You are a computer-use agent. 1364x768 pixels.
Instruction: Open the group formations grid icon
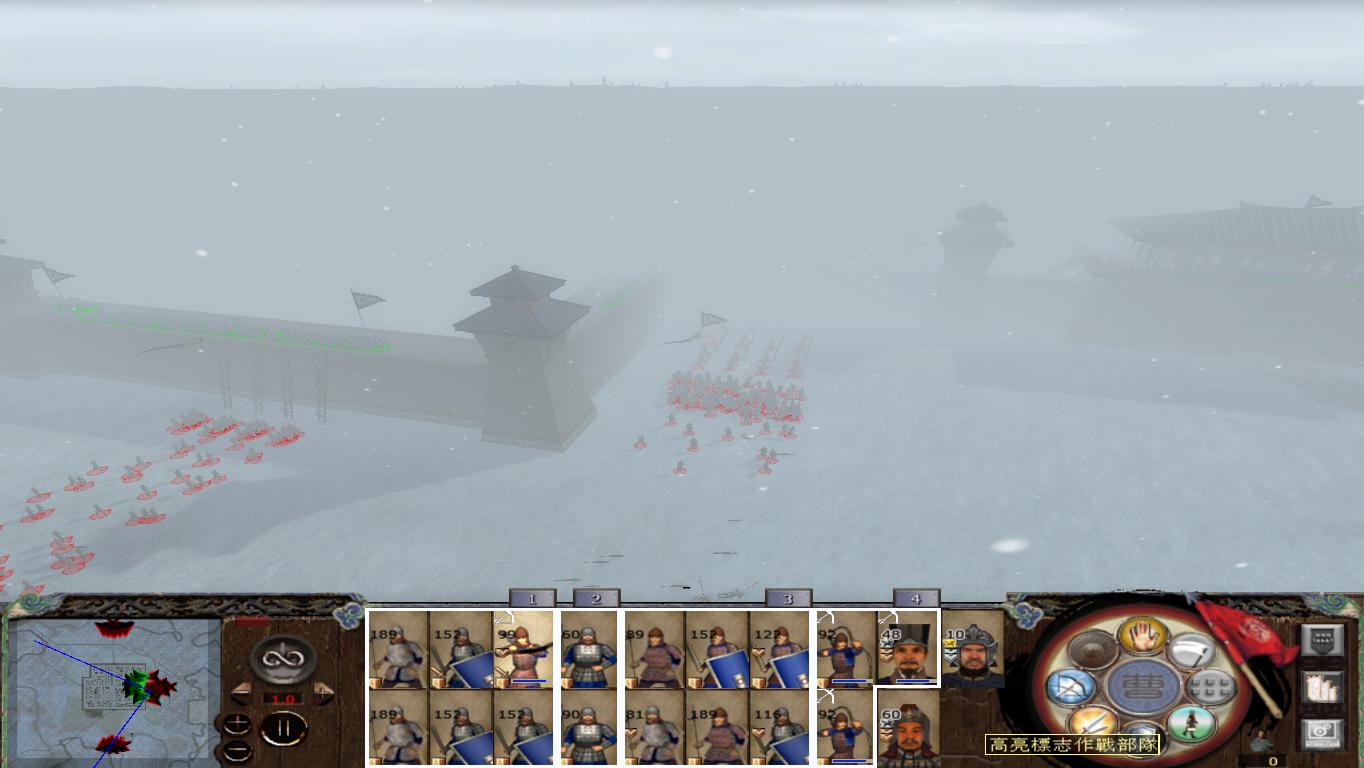pos(1209,687)
